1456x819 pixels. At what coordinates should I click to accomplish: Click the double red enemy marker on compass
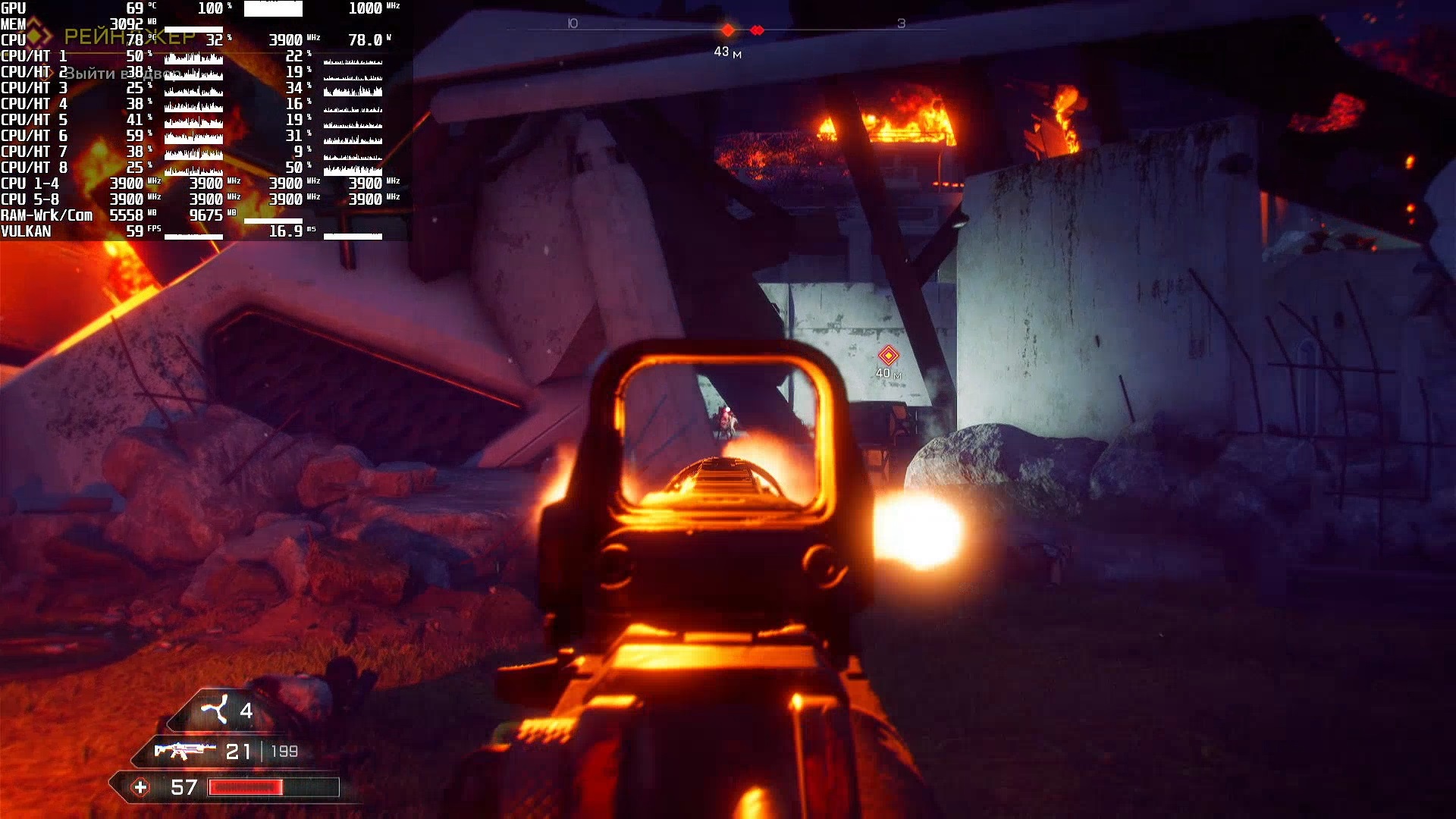pyautogui.click(x=757, y=30)
